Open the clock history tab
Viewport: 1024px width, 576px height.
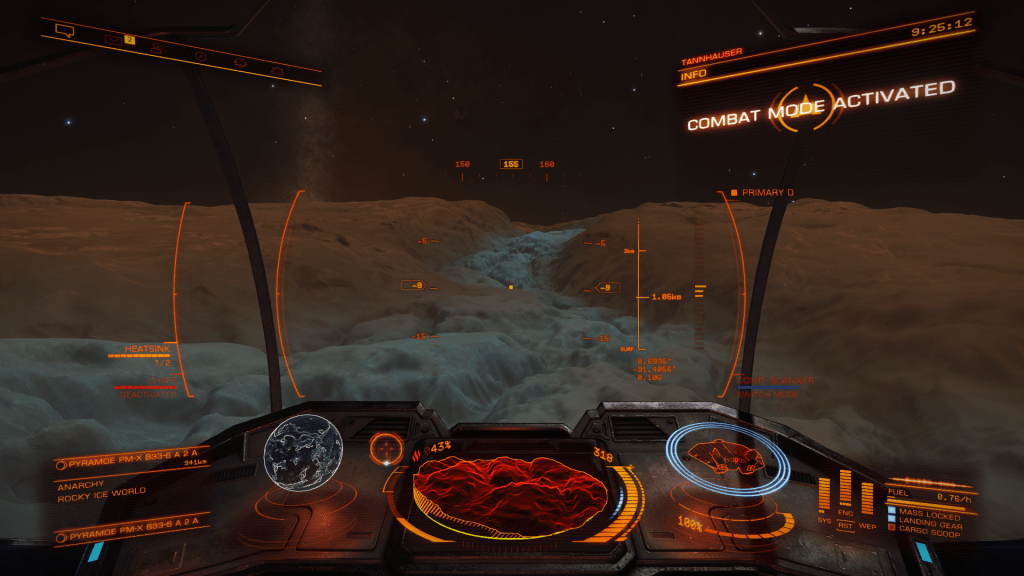200,54
